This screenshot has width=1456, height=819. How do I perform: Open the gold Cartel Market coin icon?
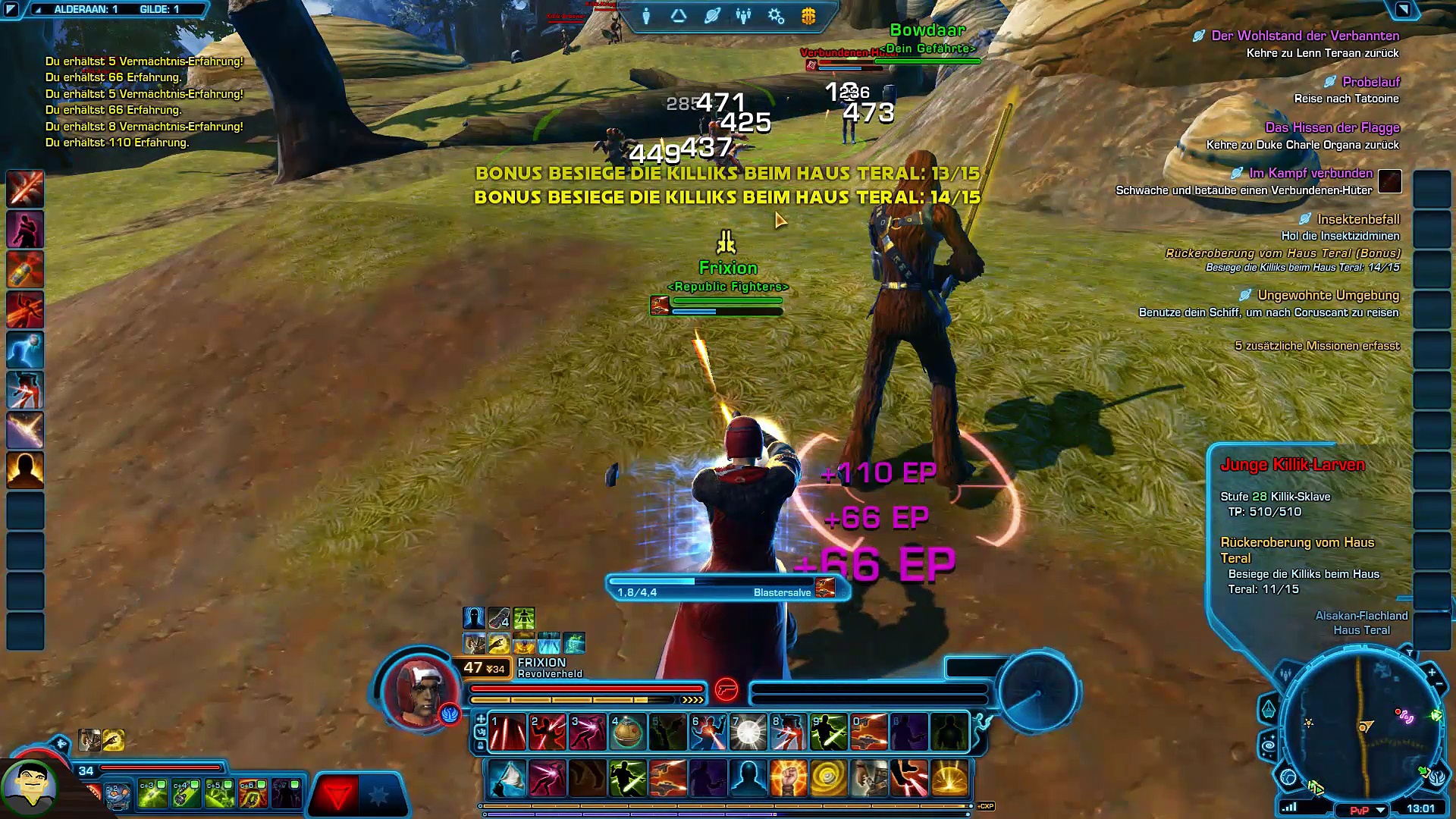(x=808, y=16)
